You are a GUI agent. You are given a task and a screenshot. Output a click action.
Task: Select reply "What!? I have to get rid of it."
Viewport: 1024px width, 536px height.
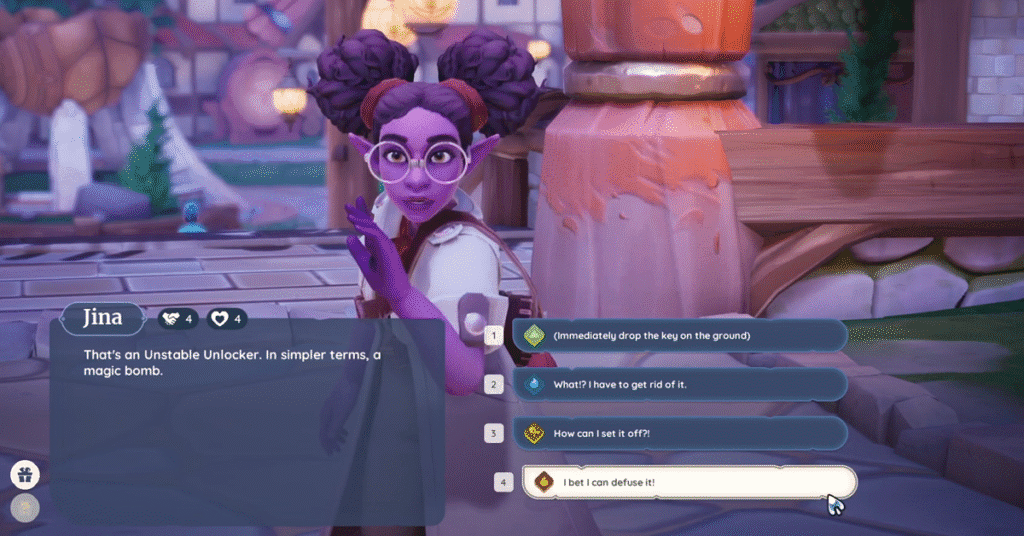point(679,384)
